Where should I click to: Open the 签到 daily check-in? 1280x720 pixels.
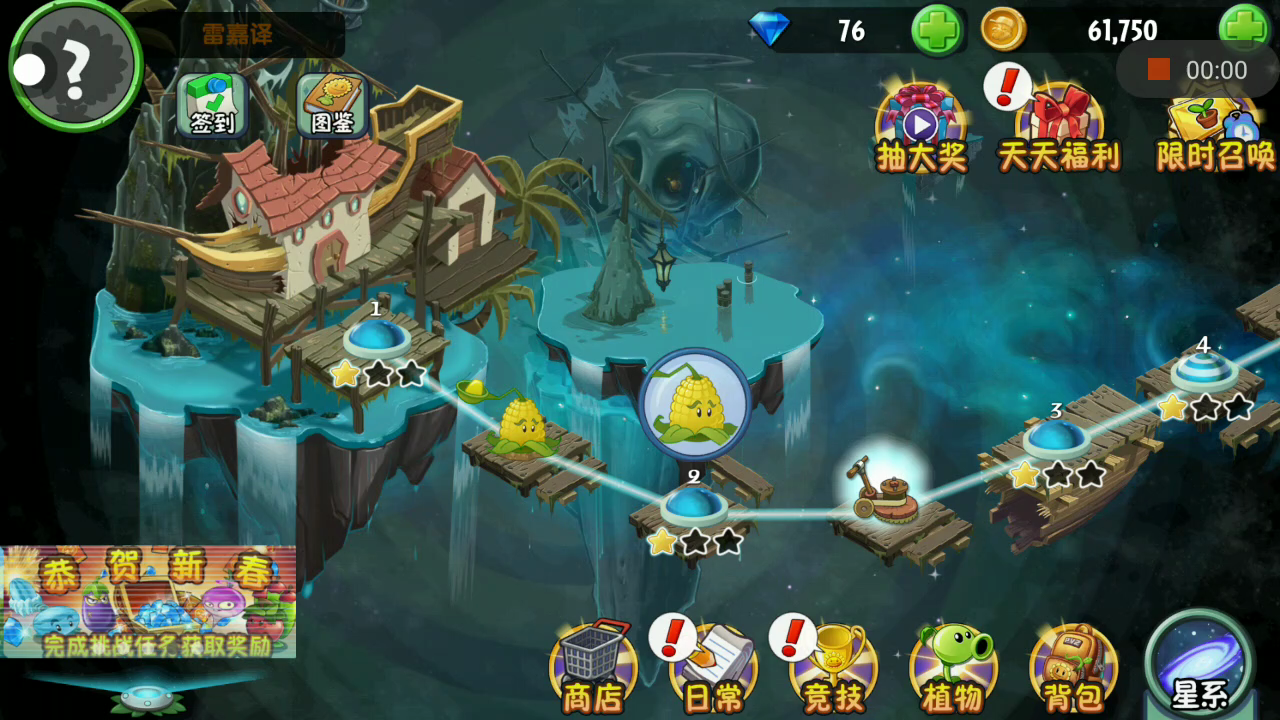point(212,105)
